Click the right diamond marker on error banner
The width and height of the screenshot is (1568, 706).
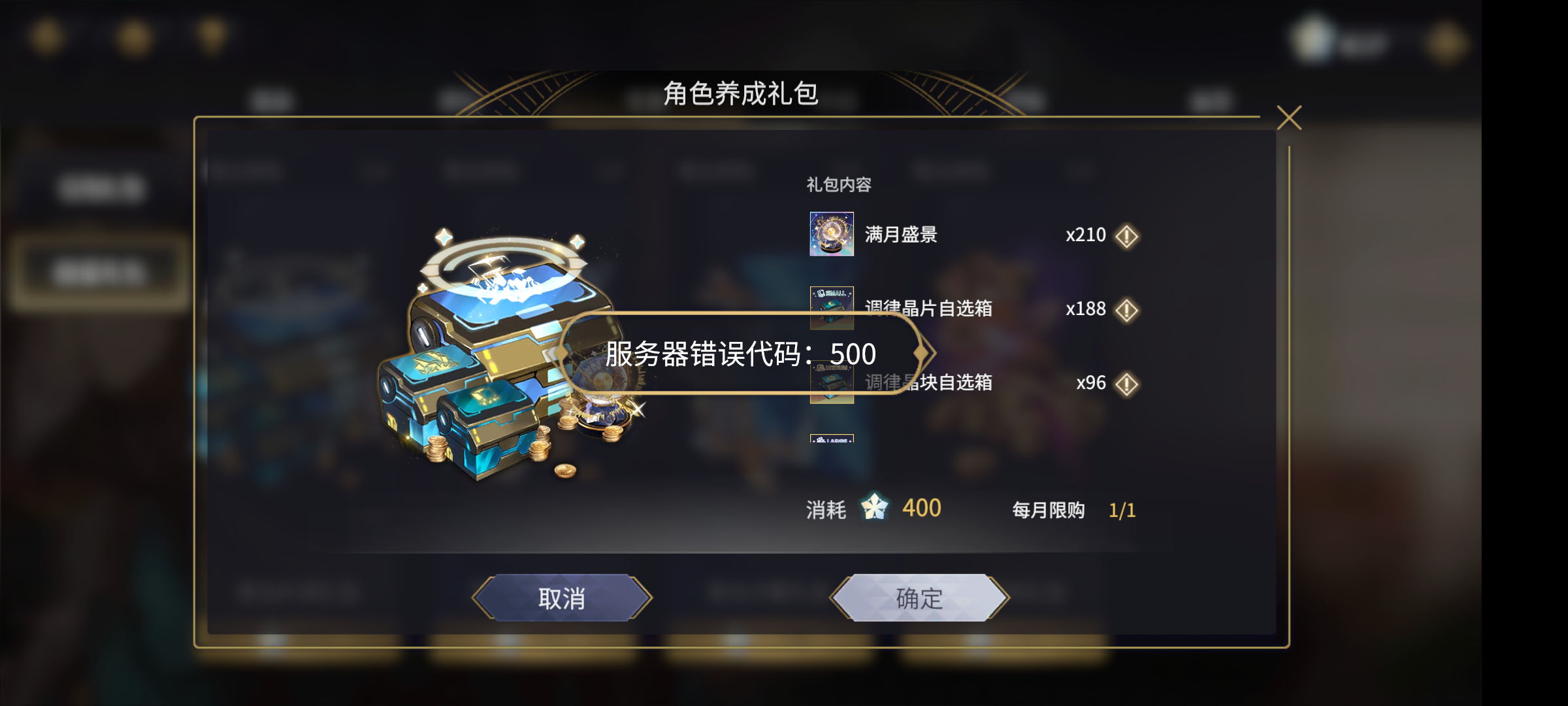click(x=921, y=352)
